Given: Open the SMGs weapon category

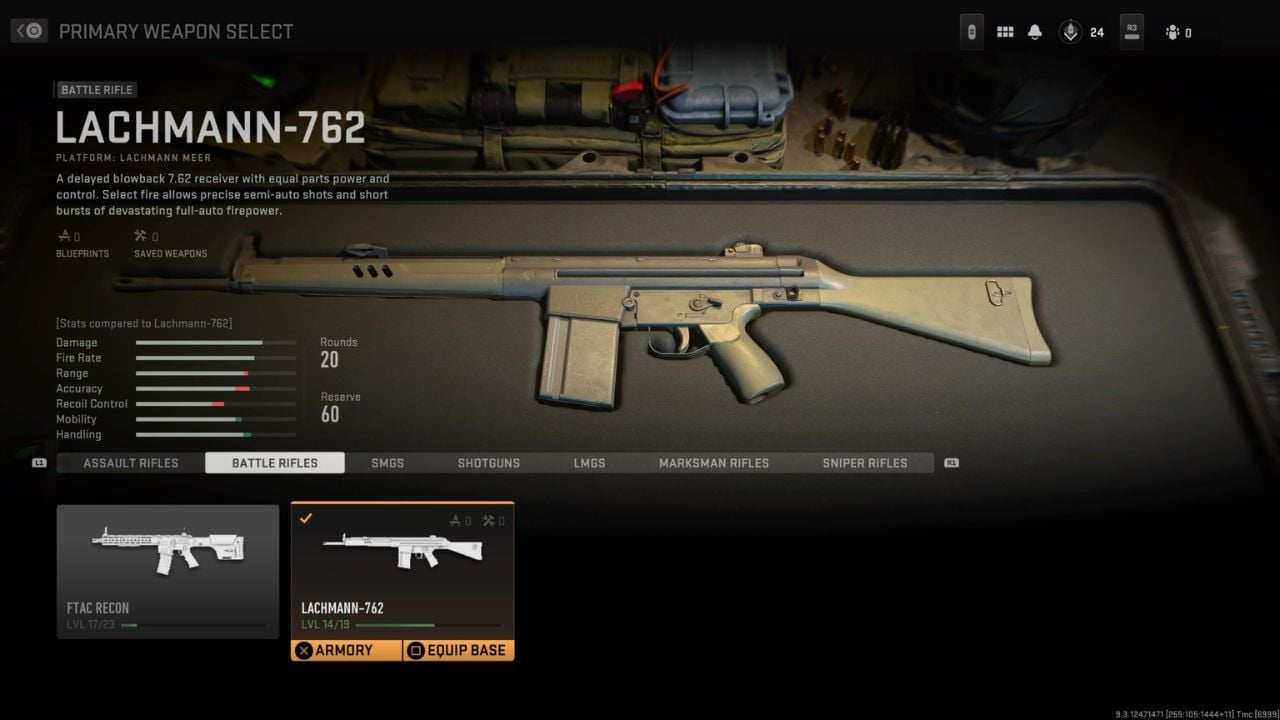Looking at the screenshot, I should 387,463.
